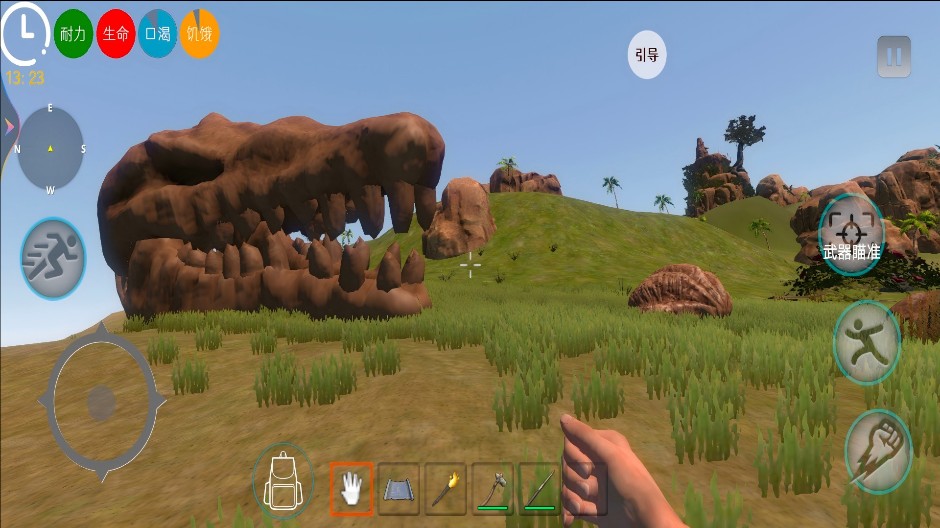Equip the burning torch from the hotbar

point(445,488)
